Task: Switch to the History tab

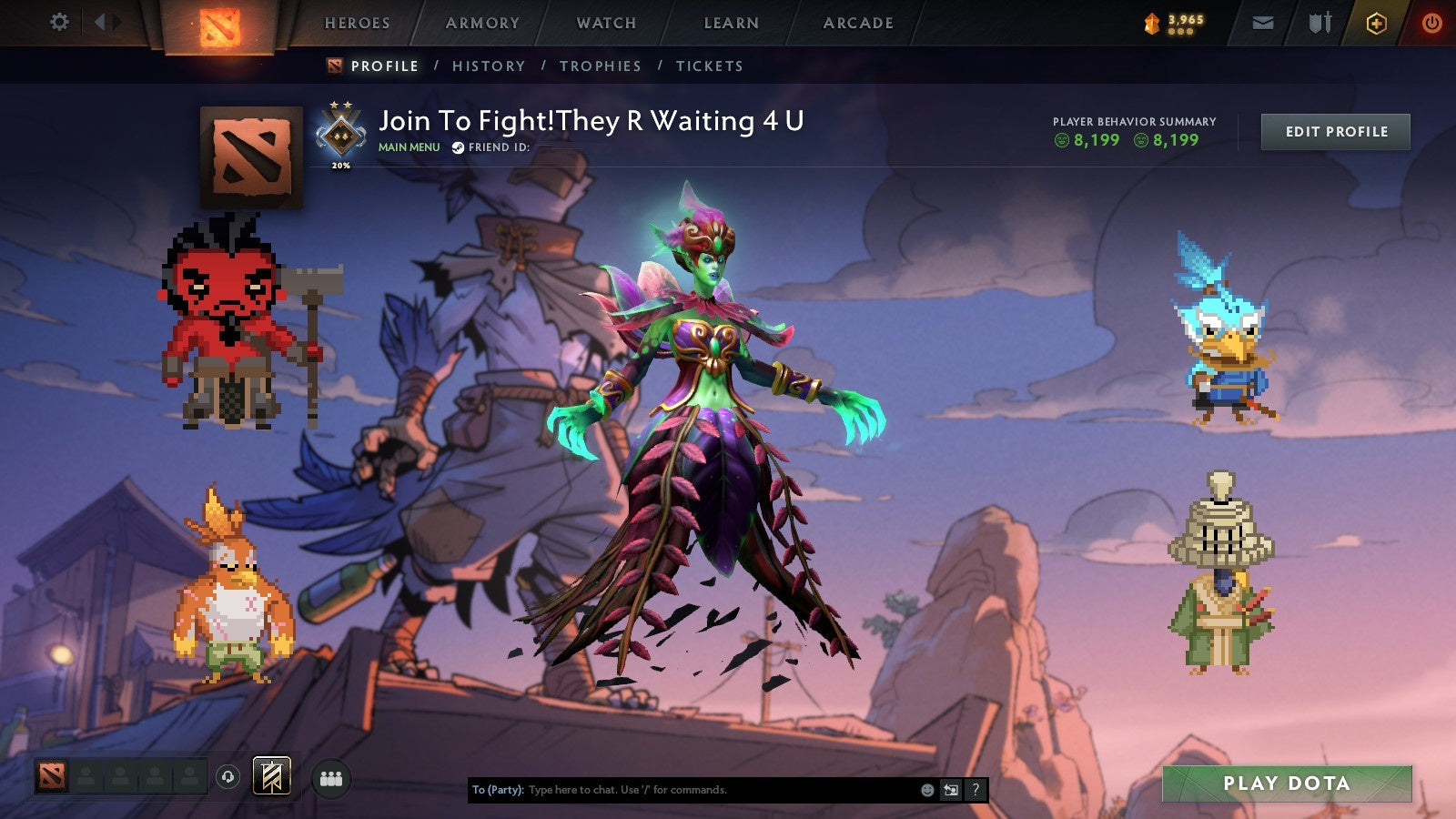Action: pyautogui.click(x=490, y=66)
